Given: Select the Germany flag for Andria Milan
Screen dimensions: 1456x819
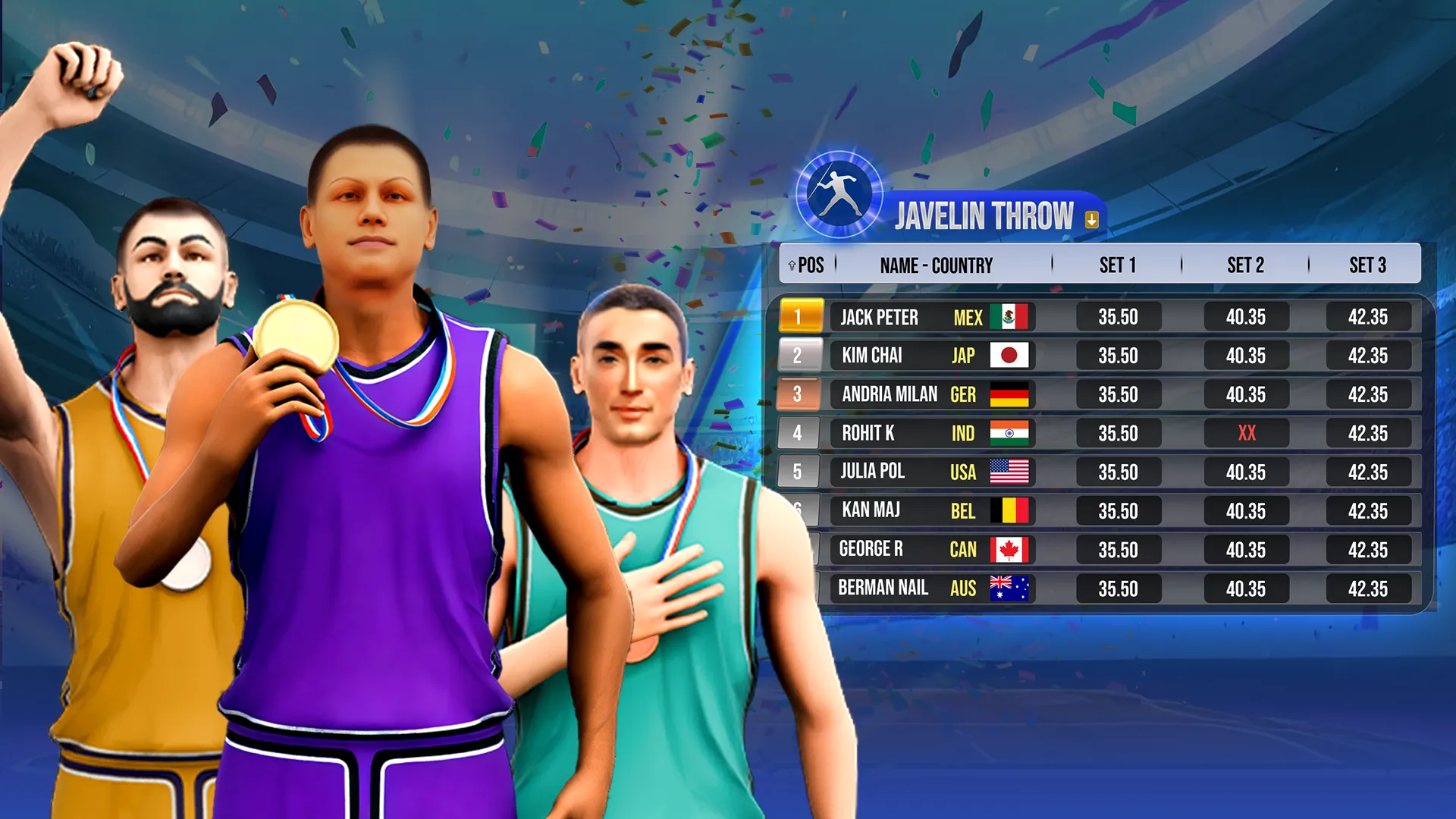Looking at the screenshot, I should (1012, 394).
